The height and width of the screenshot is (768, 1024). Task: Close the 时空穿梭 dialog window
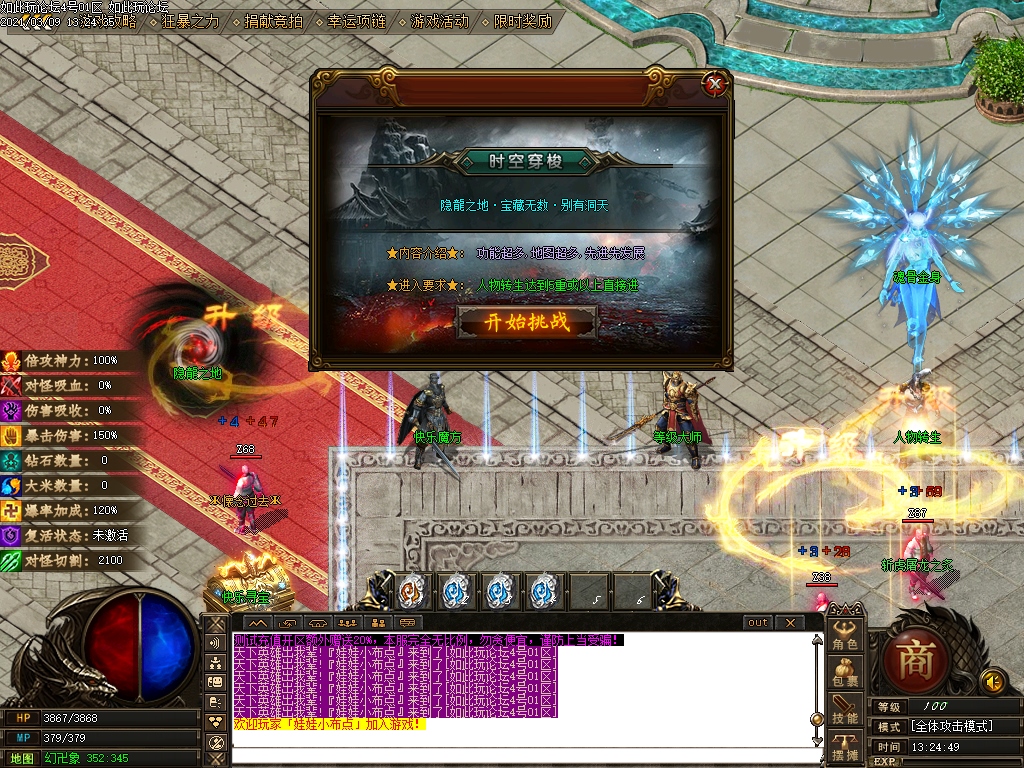point(714,85)
